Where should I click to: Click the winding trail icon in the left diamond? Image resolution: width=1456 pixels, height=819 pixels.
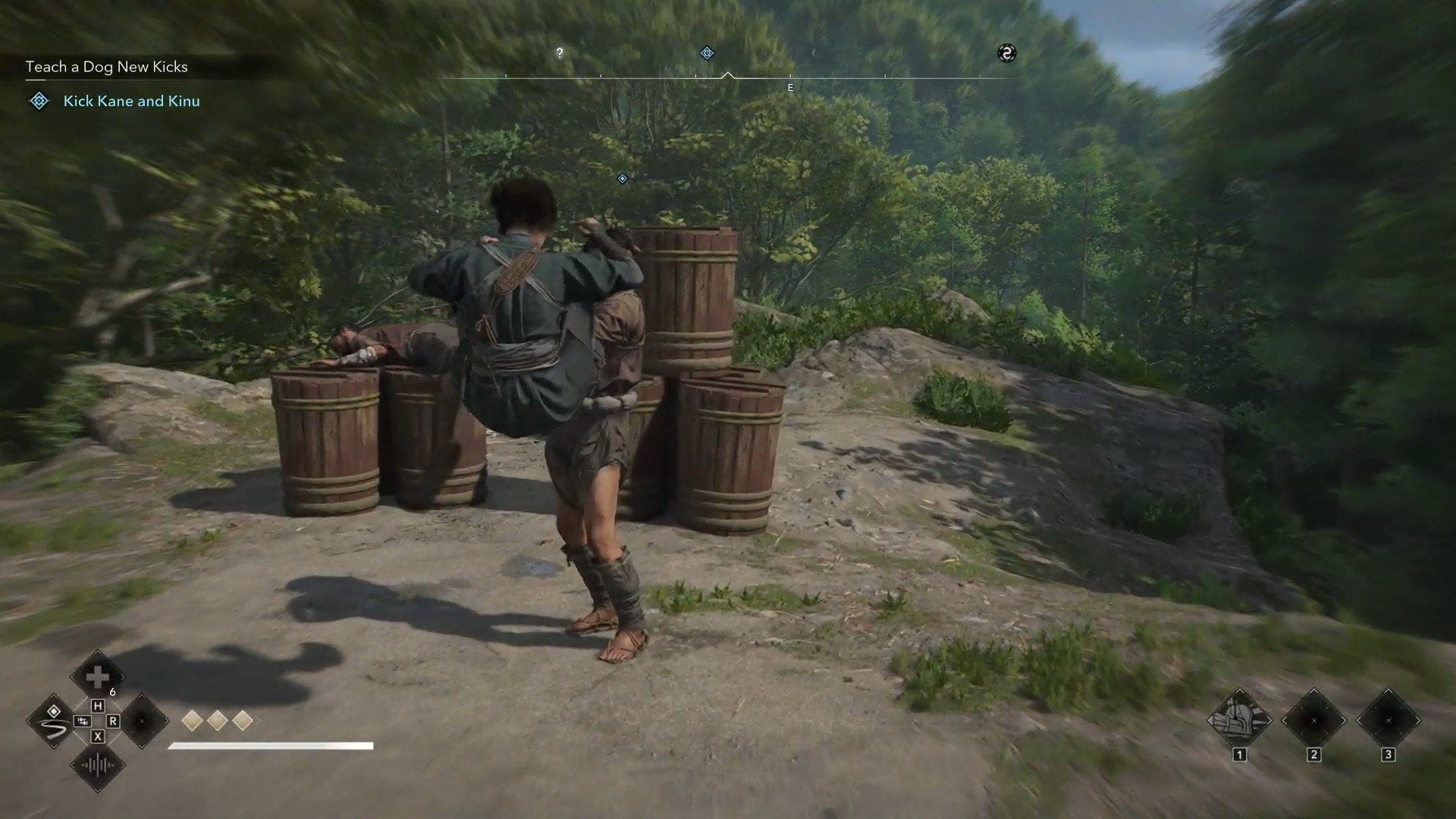pyautogui.click(x=54, y=720)
